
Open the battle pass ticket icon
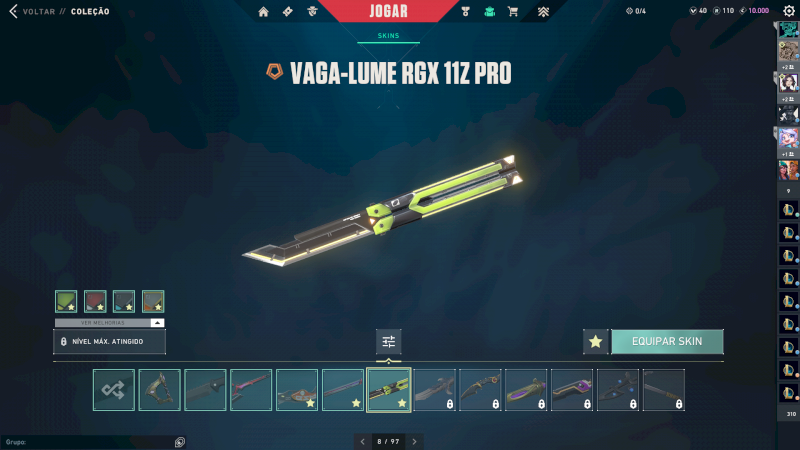[288, 12]
